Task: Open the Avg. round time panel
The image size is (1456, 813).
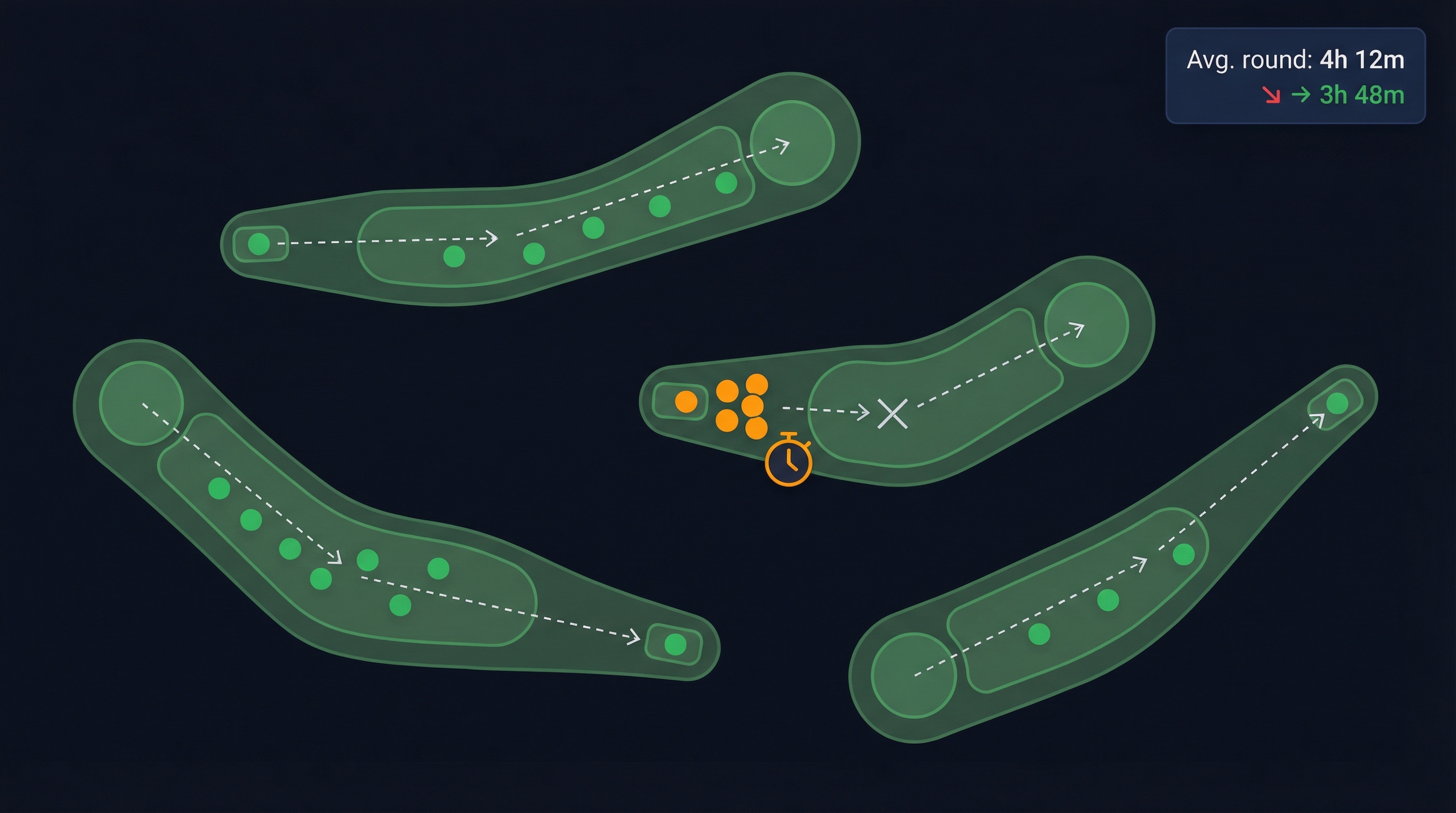Action: coord(1295,76)
